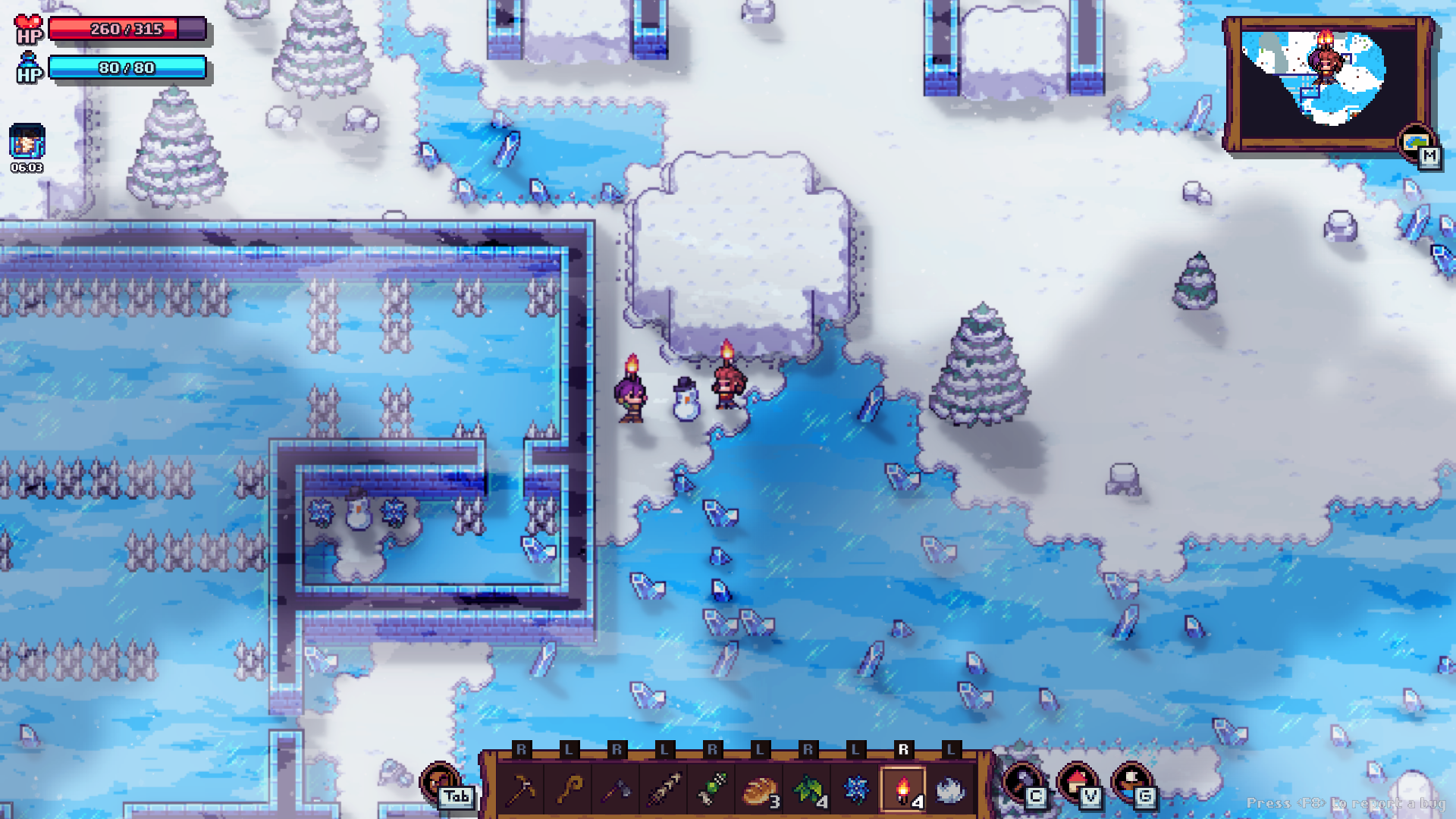Open the social menu via the G portrait icon
The height and width of the screenshot is (819, 1456).
coord(1129,782)
